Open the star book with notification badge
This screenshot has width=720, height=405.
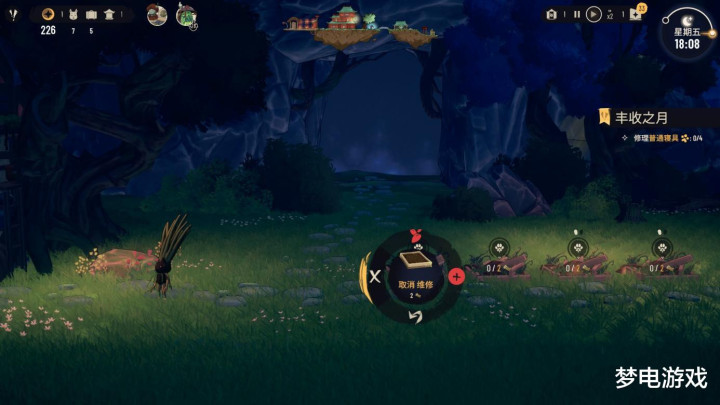pos(637,14)
